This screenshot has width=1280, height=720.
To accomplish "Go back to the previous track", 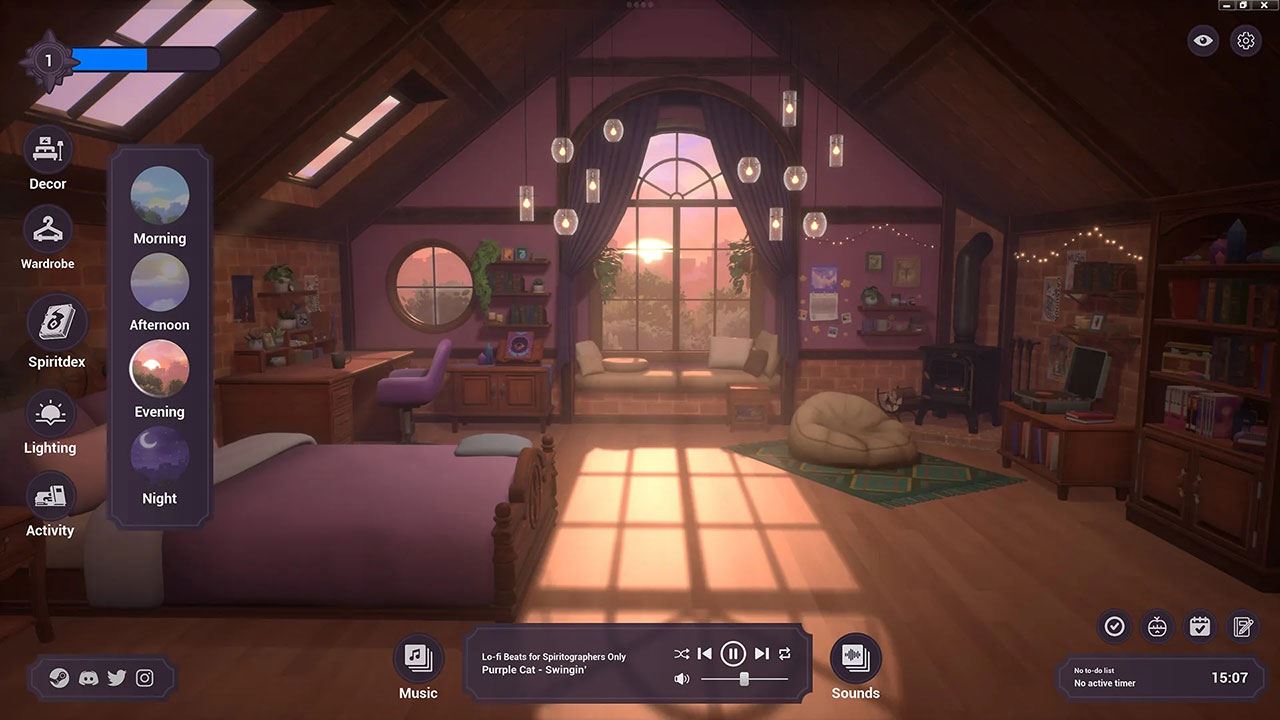I will pos(704,654).
